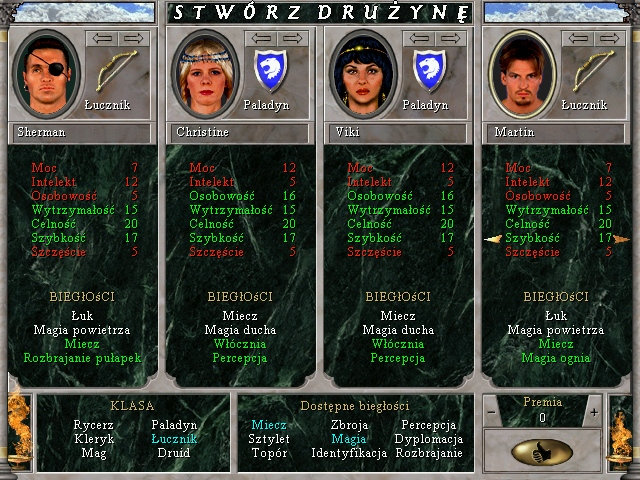
Task: Pick Dyplomacja from available skills
Action: [428, 439]
